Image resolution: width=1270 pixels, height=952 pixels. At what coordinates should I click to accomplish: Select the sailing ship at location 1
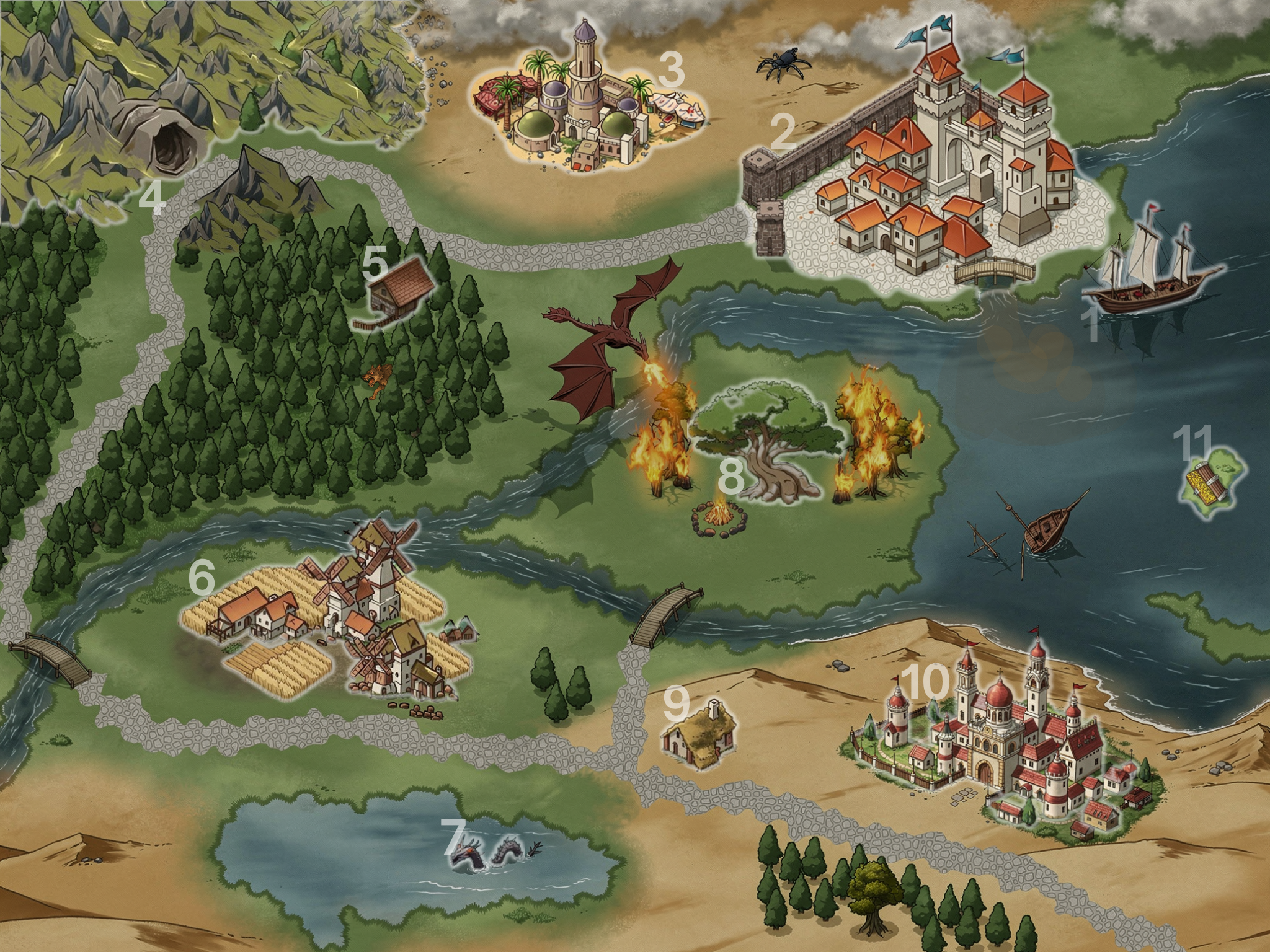point(1152,271)
